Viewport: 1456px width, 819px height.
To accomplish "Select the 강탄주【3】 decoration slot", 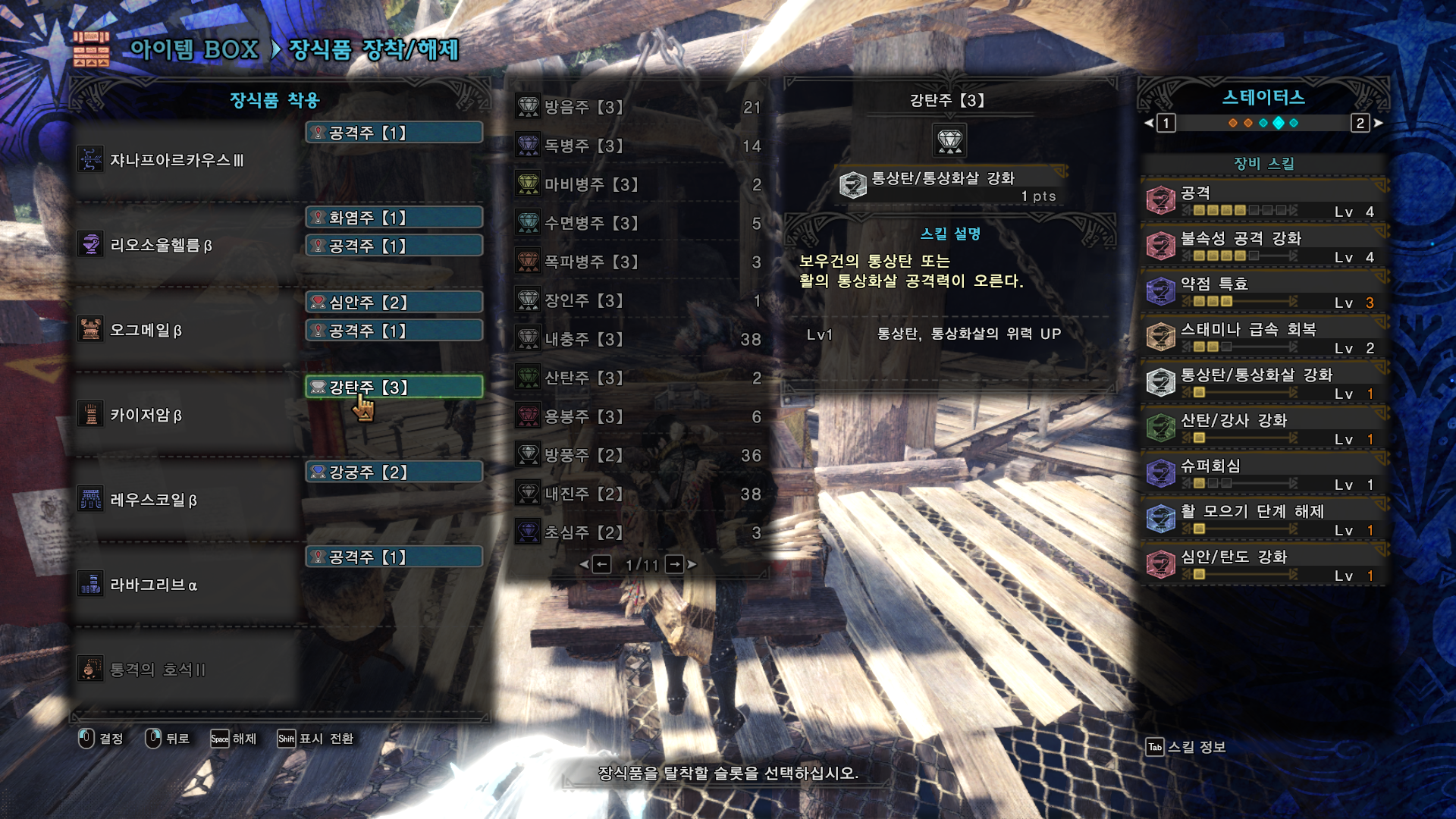I will 394,388.
